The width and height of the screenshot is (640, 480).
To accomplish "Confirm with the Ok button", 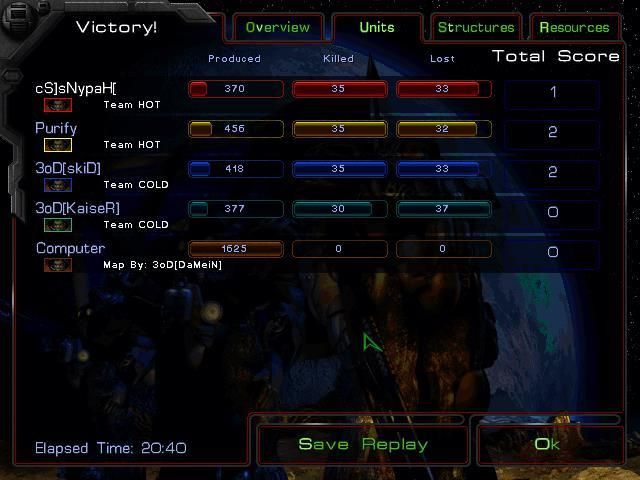I will tap(548, 444).
